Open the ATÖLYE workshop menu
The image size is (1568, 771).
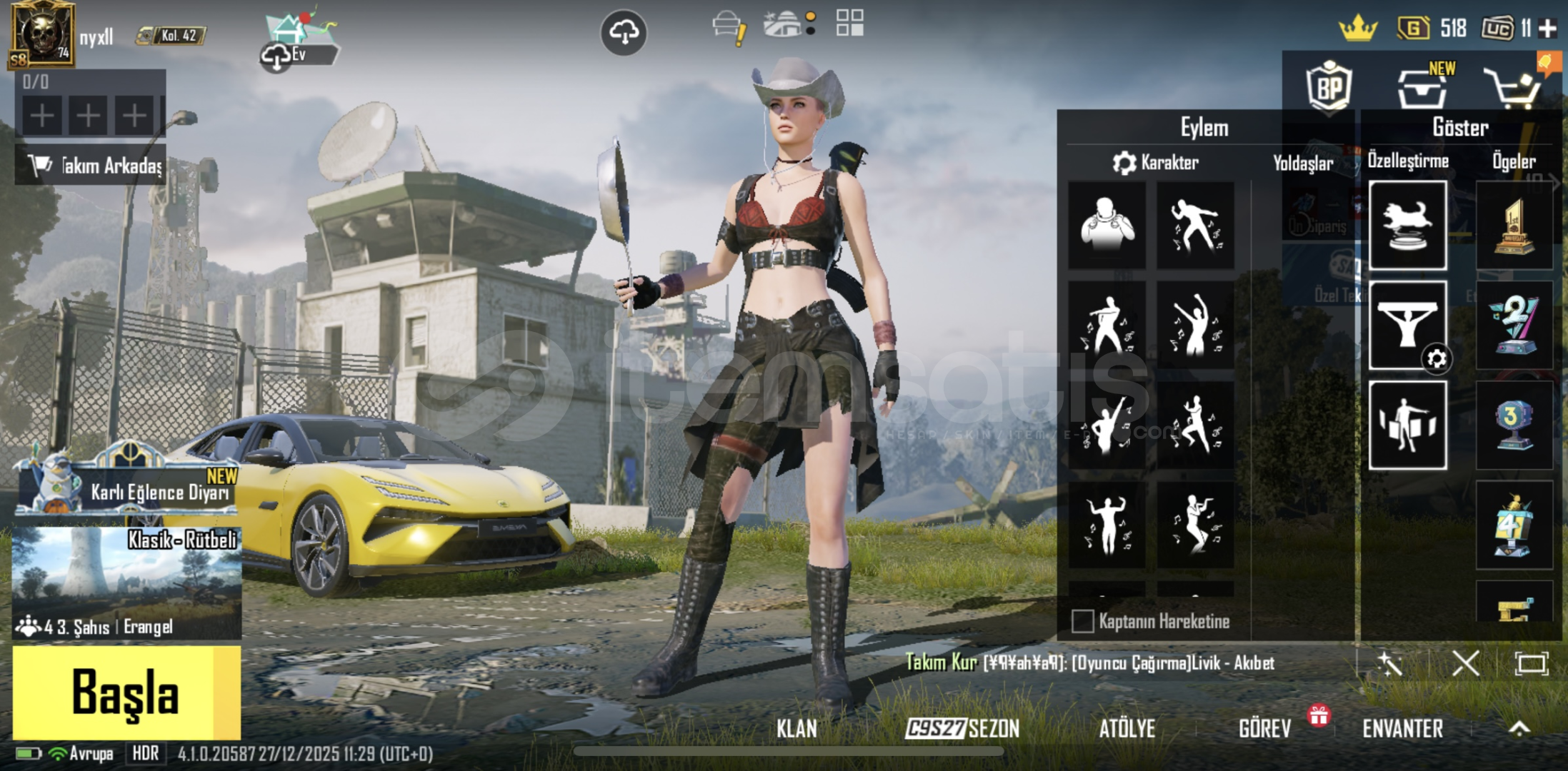coord(1127,729)
